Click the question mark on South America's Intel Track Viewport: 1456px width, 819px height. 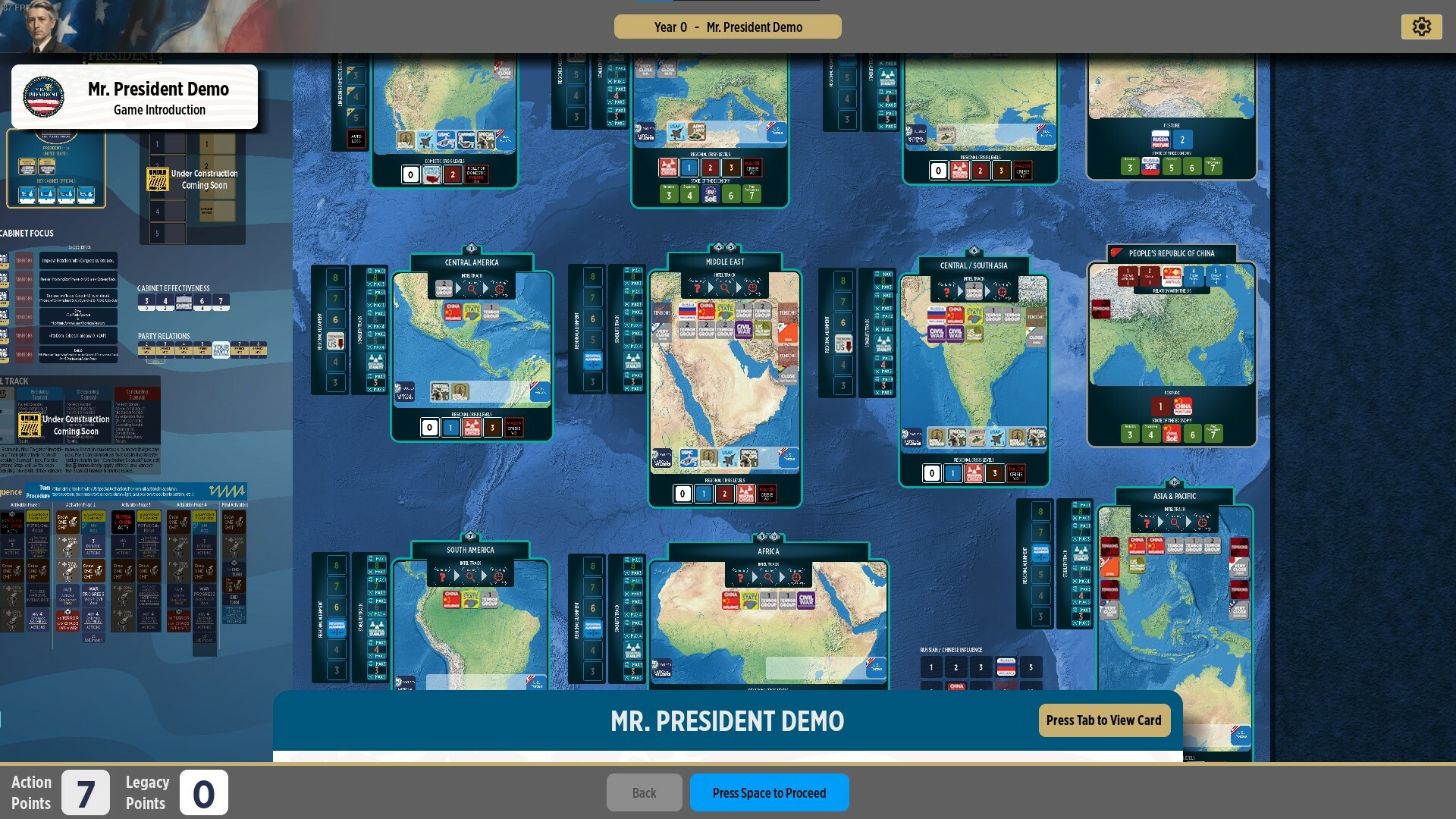tap(444, 577)
